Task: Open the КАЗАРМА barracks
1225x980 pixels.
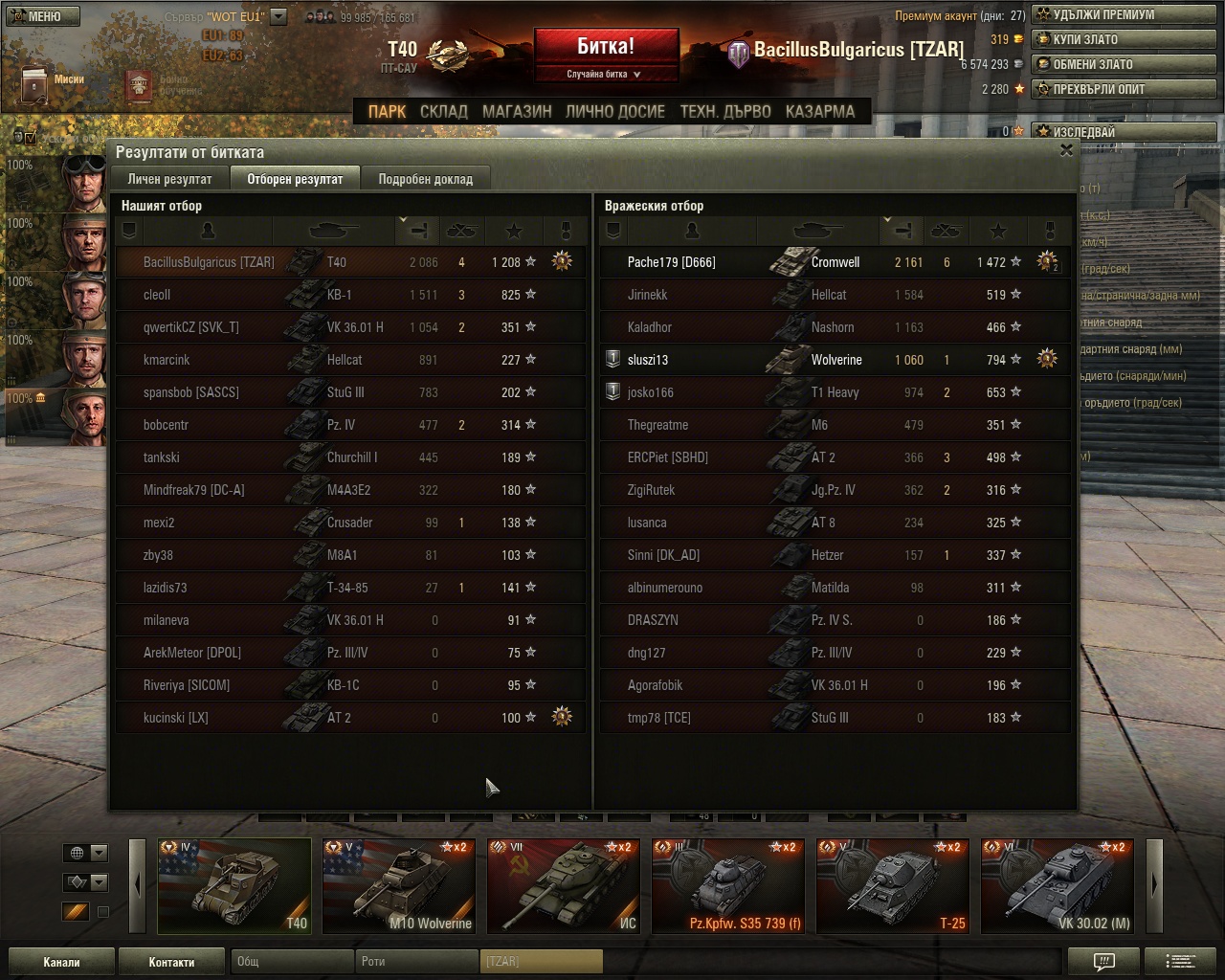Action: pos(820,112)
